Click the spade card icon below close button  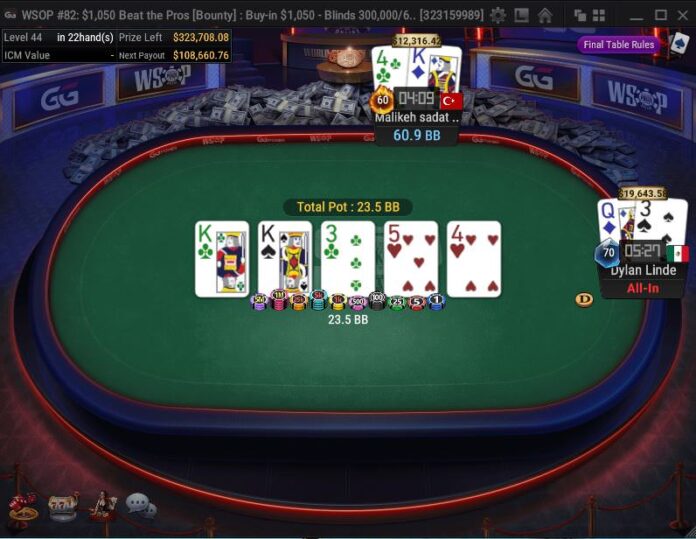pyautogui.click(x=680, y=44)
